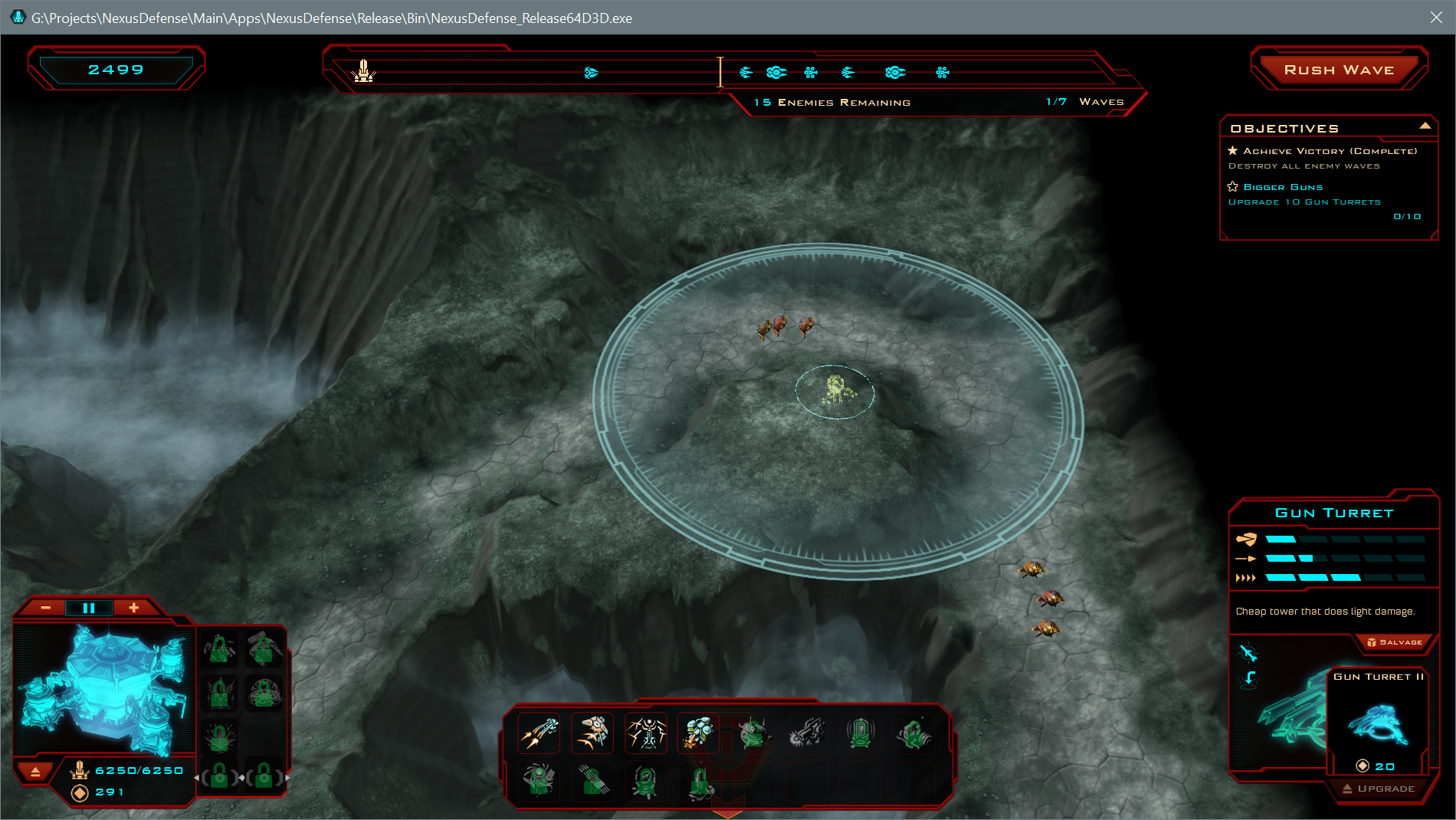Viewport: 1456px width, 820px height.
Task: Increase game speed with the plus button
Action: 133,608
